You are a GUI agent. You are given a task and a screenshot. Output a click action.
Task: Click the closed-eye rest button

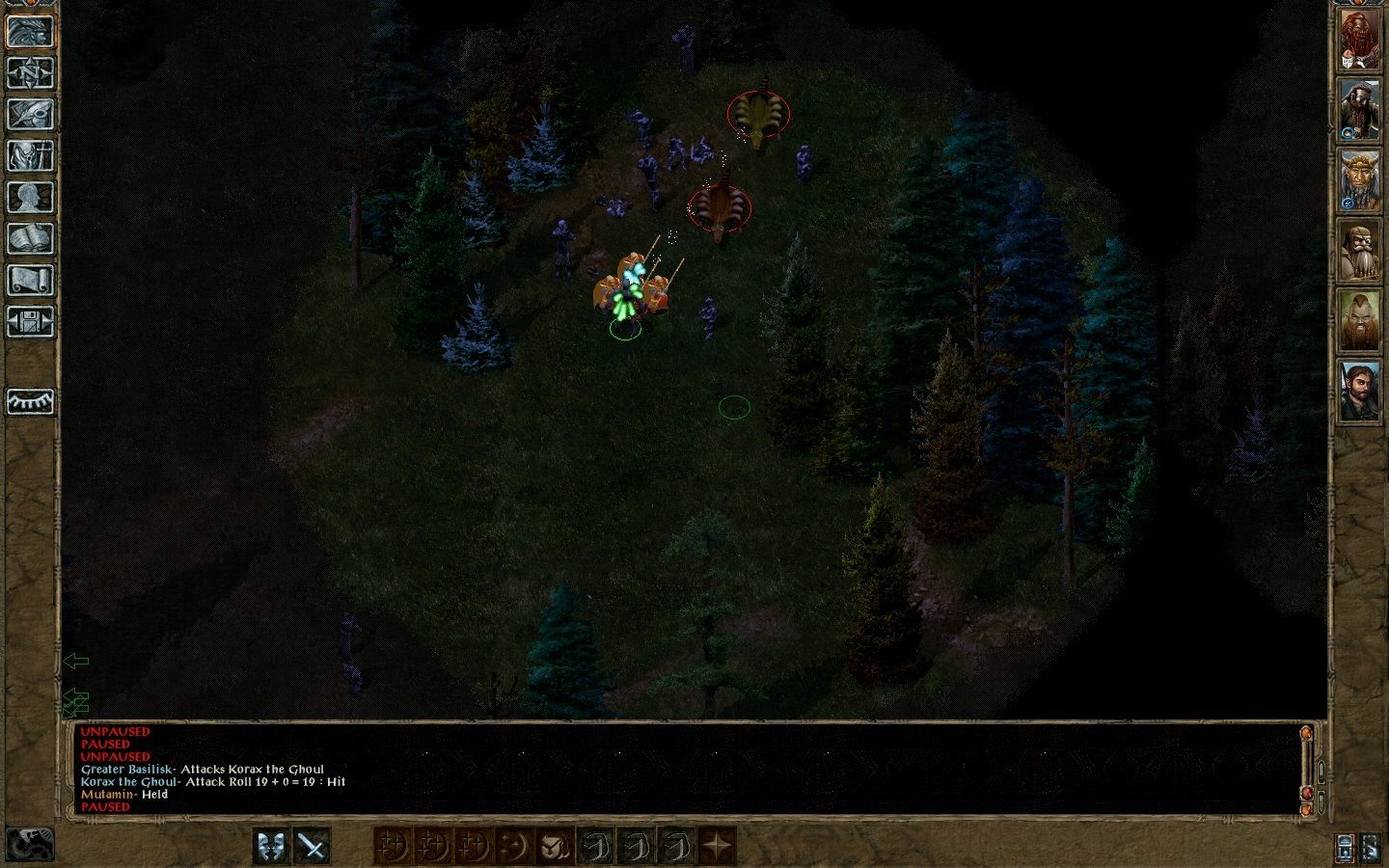coord(30,401)
